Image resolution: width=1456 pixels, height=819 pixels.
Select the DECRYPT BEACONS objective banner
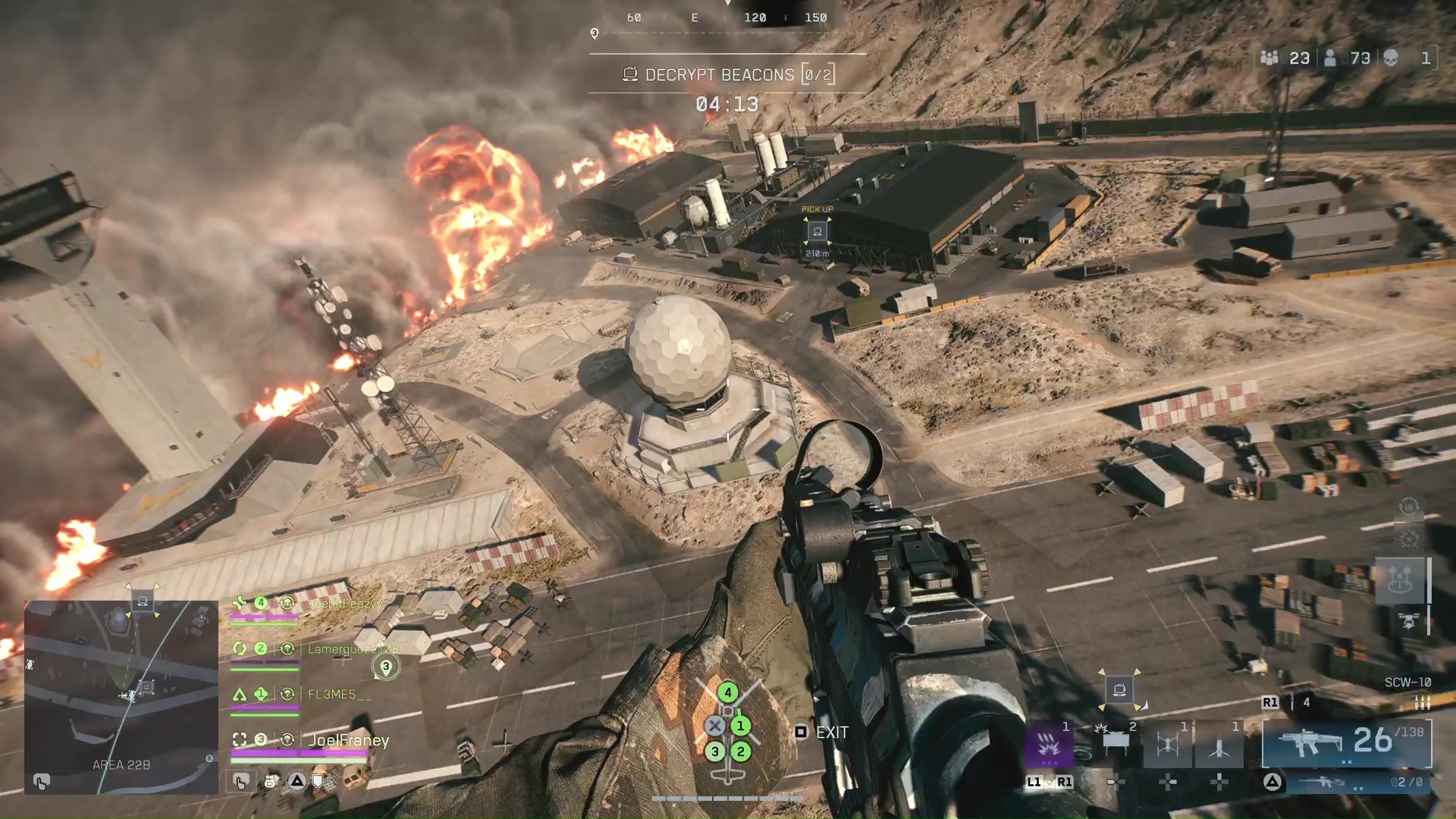[719, 74]
